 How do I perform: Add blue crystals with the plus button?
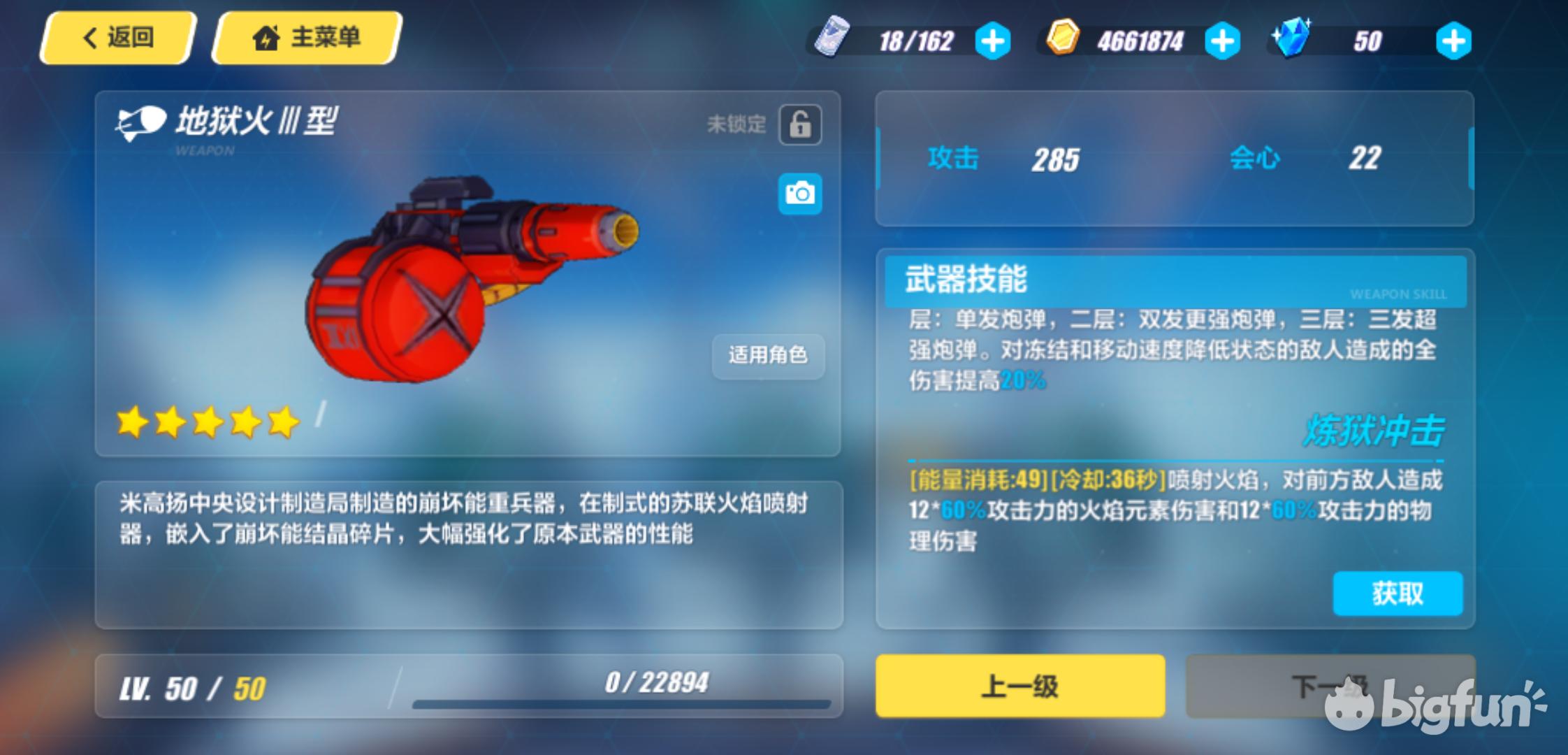click(x=1453, y=41)
